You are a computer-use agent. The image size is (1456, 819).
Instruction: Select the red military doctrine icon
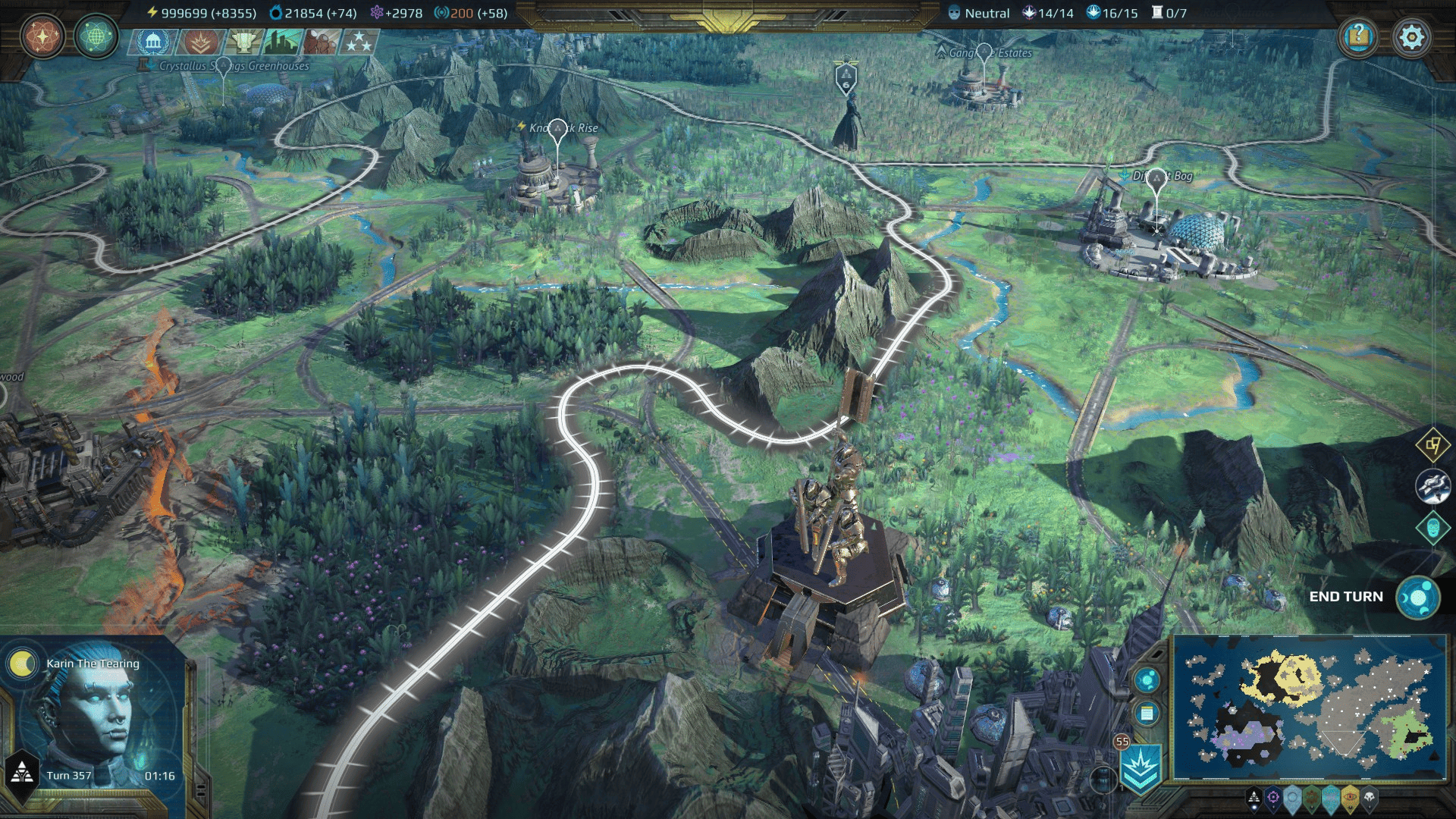point(201,42)
